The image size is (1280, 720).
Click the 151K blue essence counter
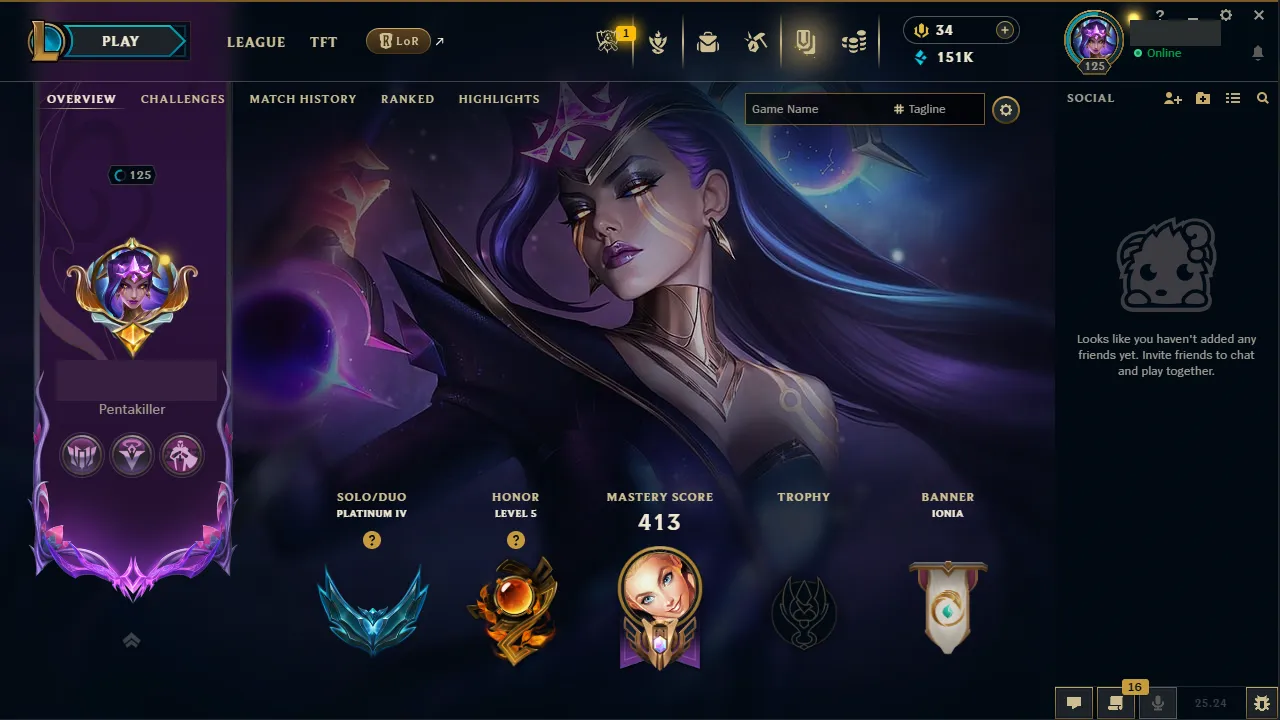(x=947, y=57)
